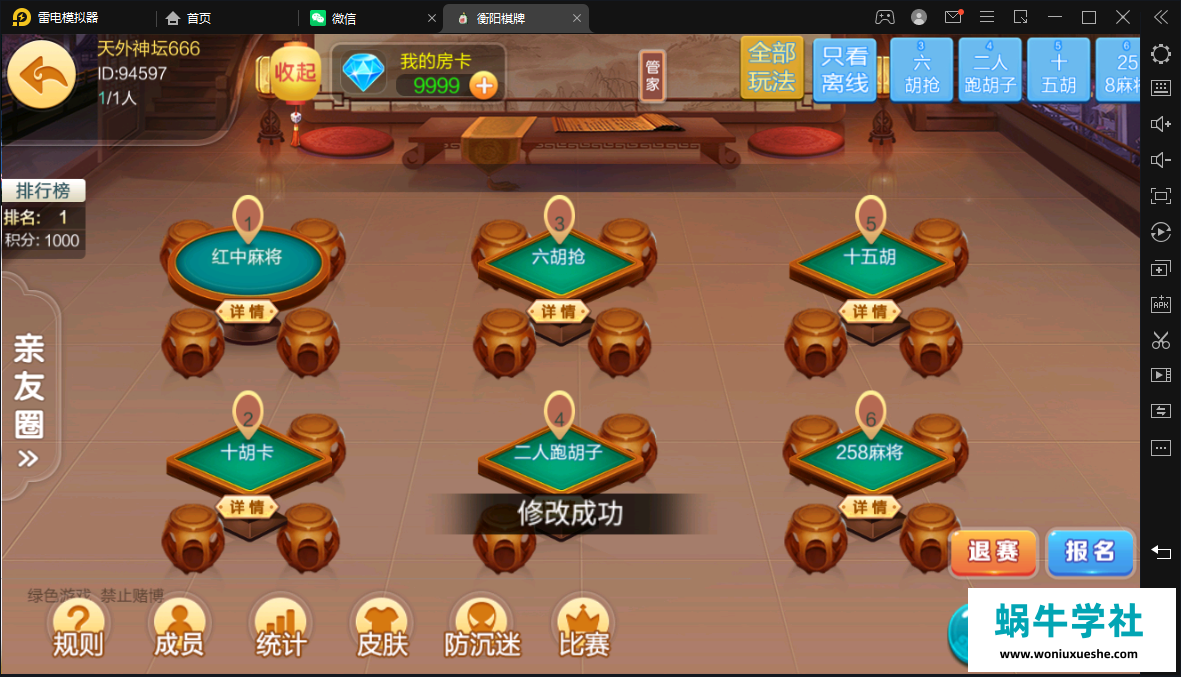Open the 规则 rules menu
Viewport: 1181px width, 677px height.
tap(78, 630)
